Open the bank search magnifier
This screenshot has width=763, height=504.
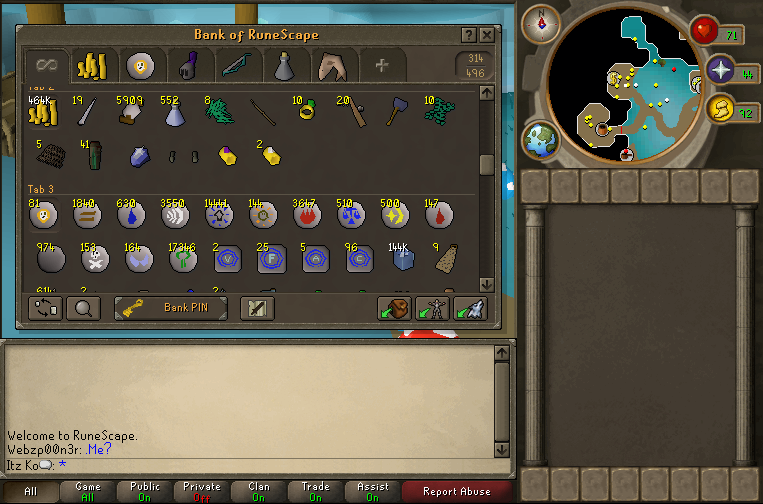[x=83, y=308]
